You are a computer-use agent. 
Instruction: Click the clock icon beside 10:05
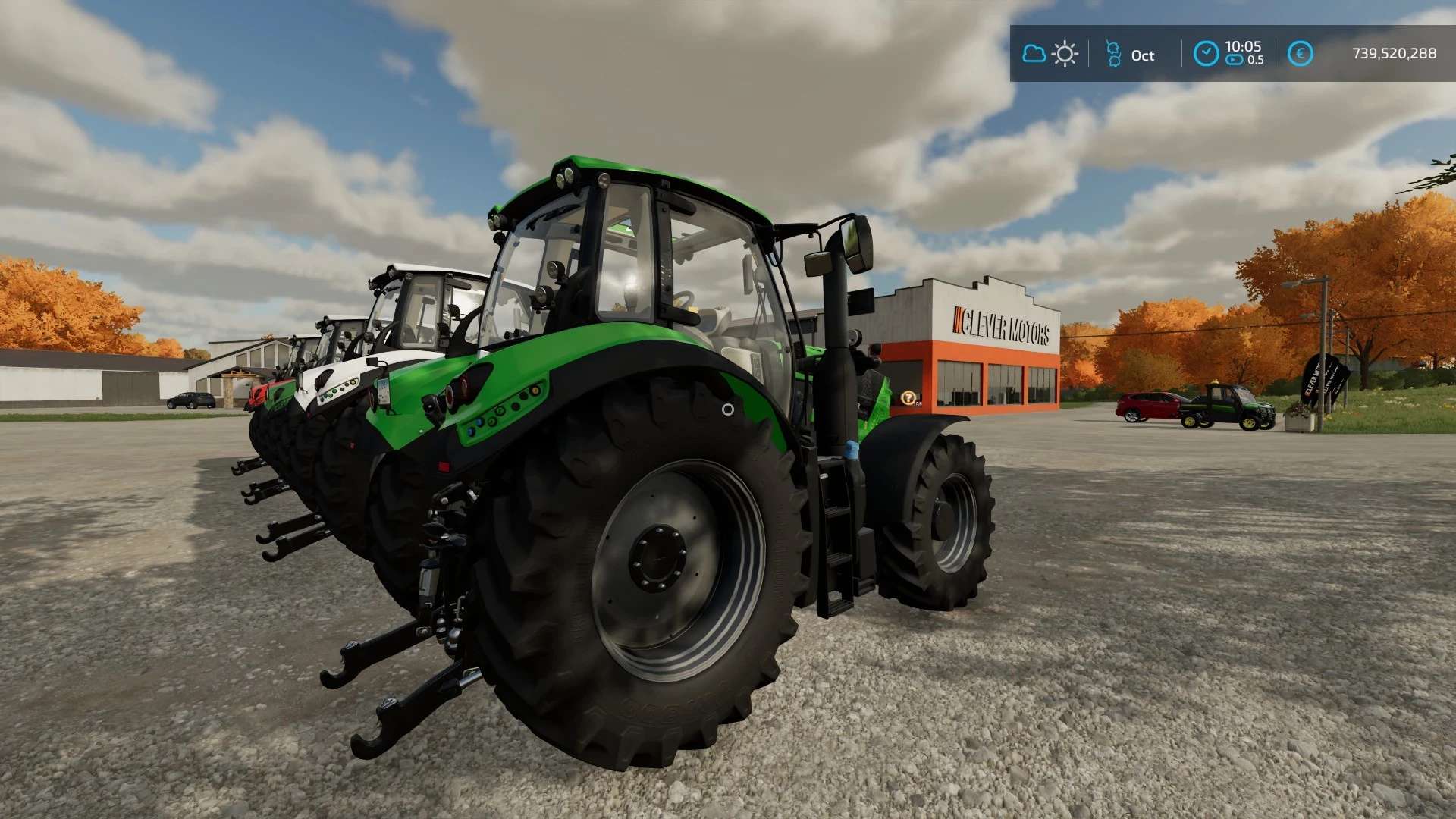pyautogui.click(x=1206, y=54)
